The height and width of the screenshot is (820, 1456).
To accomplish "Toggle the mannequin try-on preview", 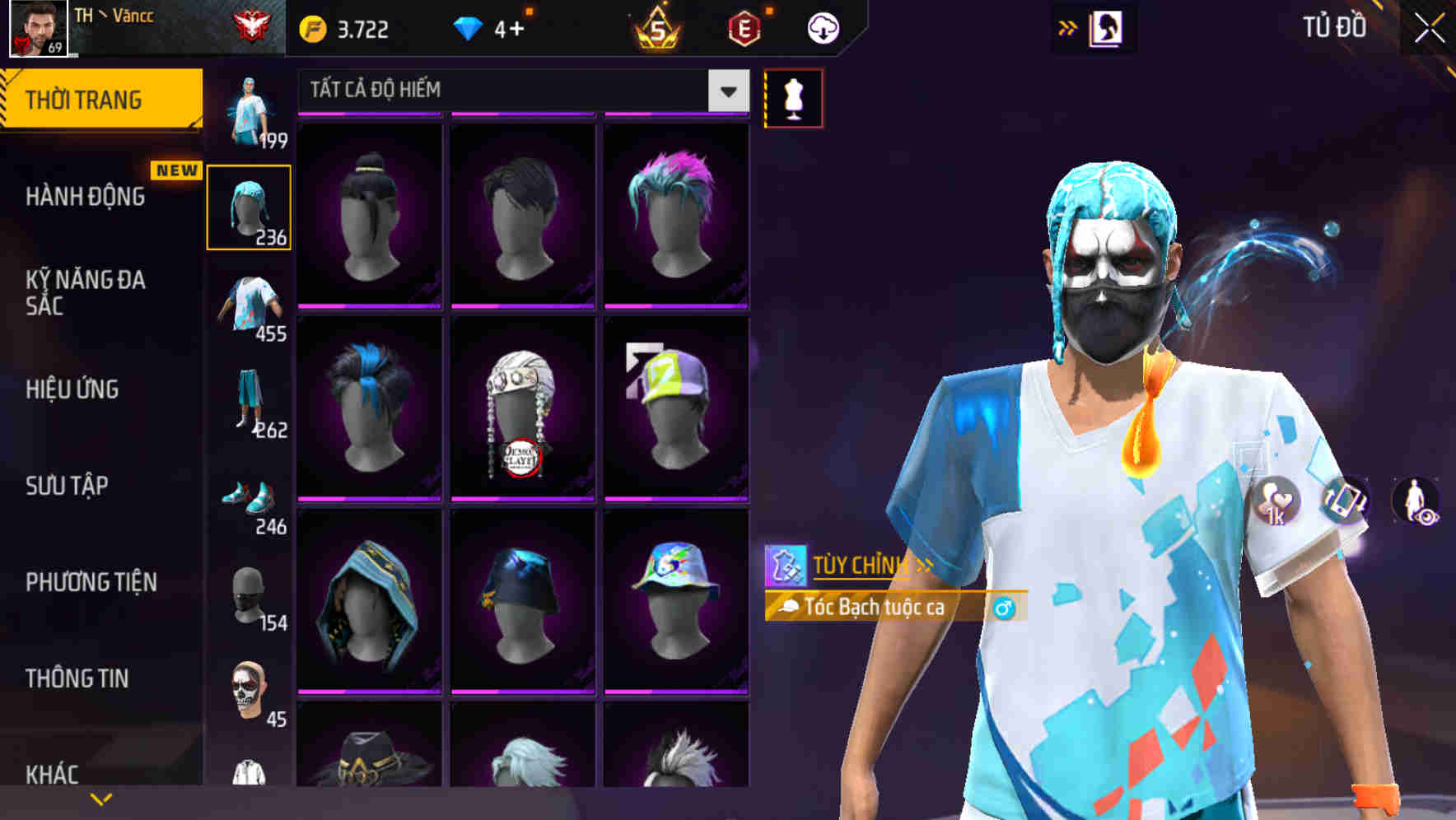I will pyautogui.click(x=794, y=96).
